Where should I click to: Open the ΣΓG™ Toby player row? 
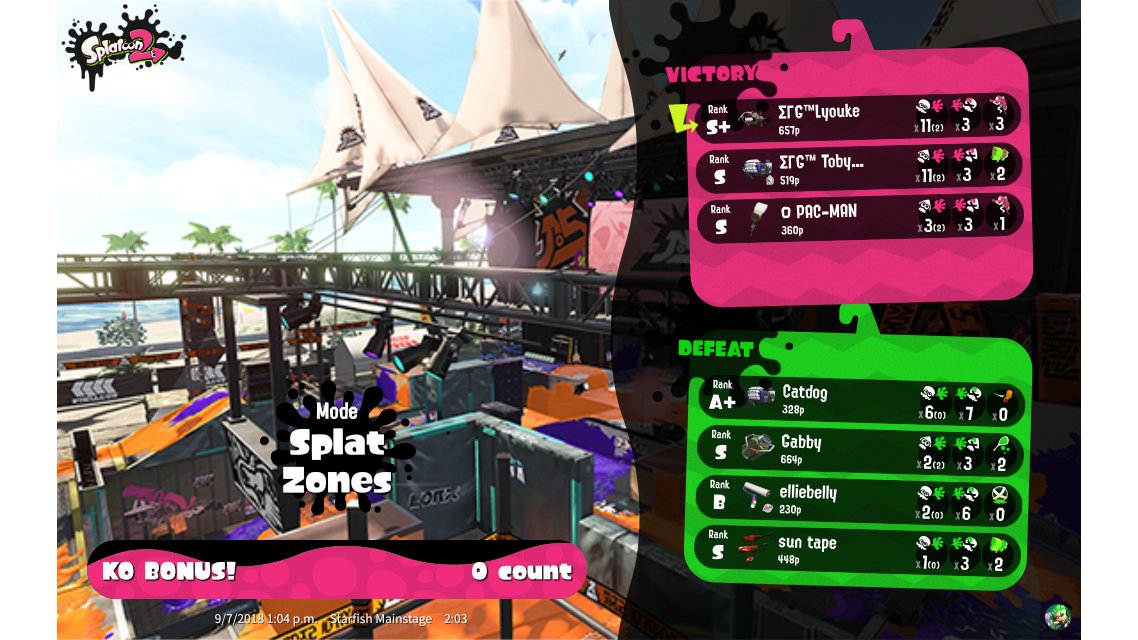point(859,167)
